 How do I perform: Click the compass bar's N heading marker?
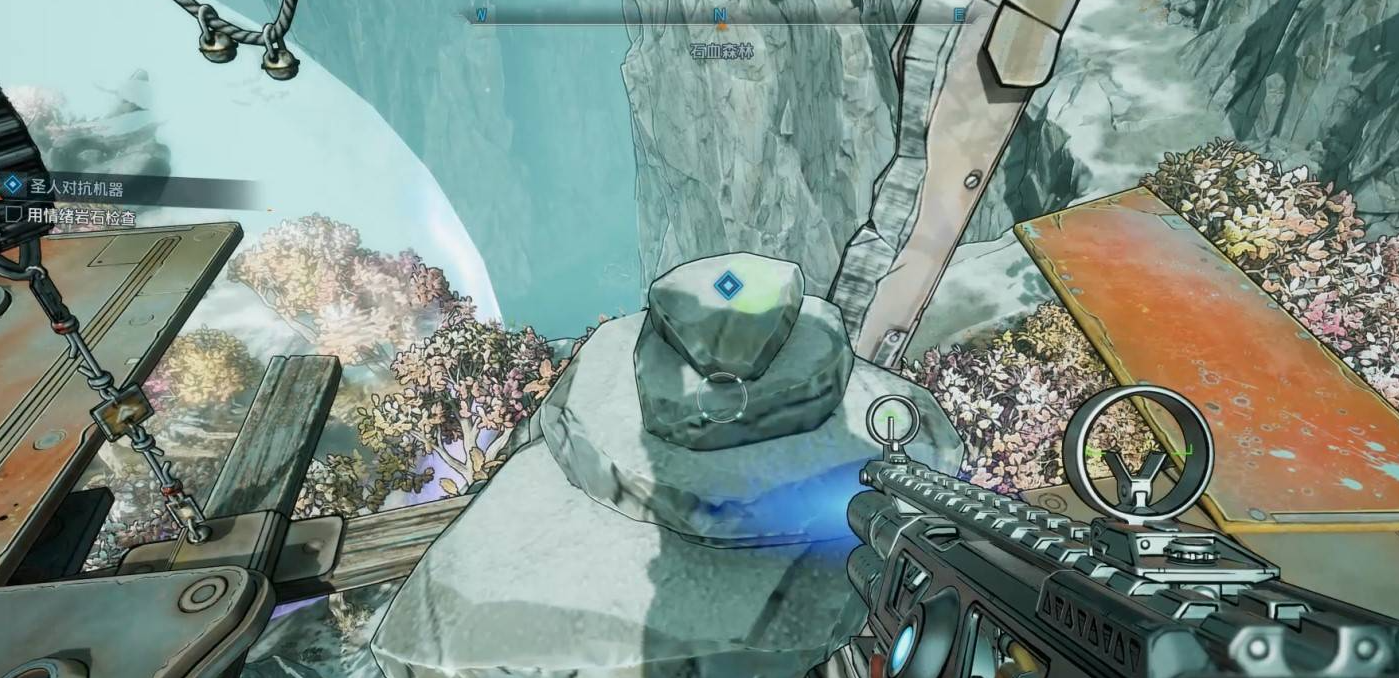[719, 16]
